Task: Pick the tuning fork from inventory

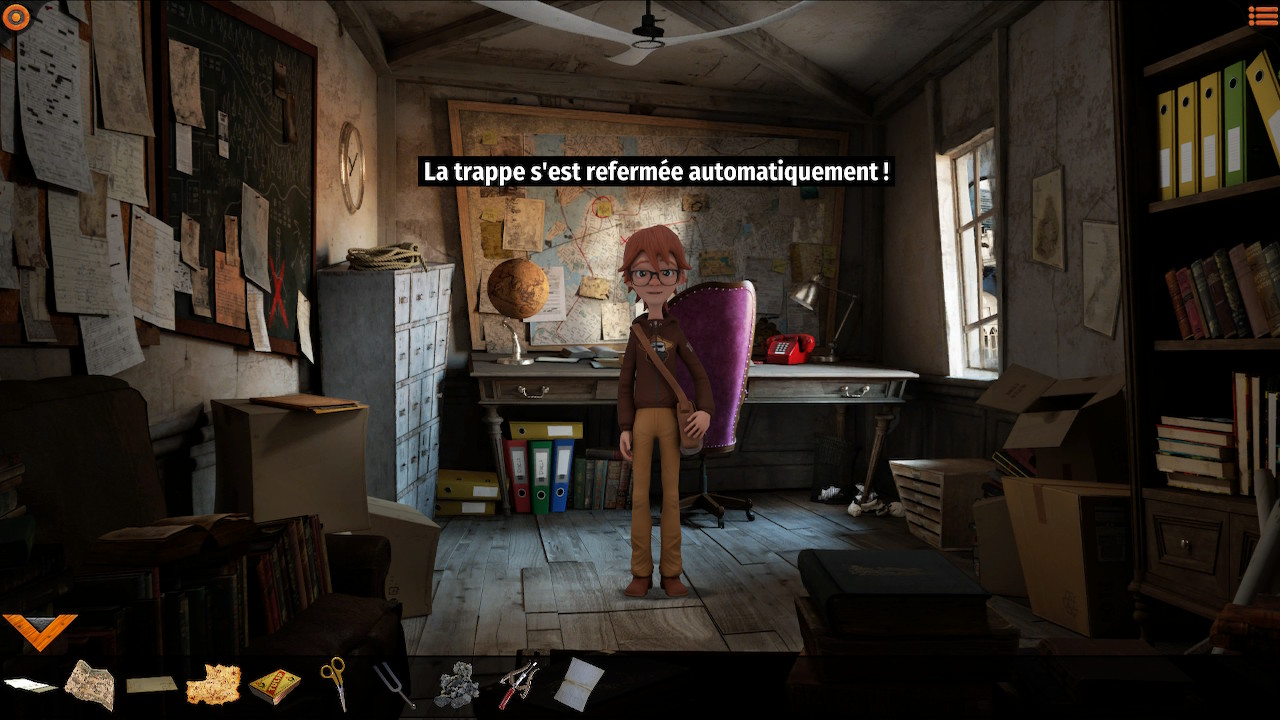Action: pos(393,685)
